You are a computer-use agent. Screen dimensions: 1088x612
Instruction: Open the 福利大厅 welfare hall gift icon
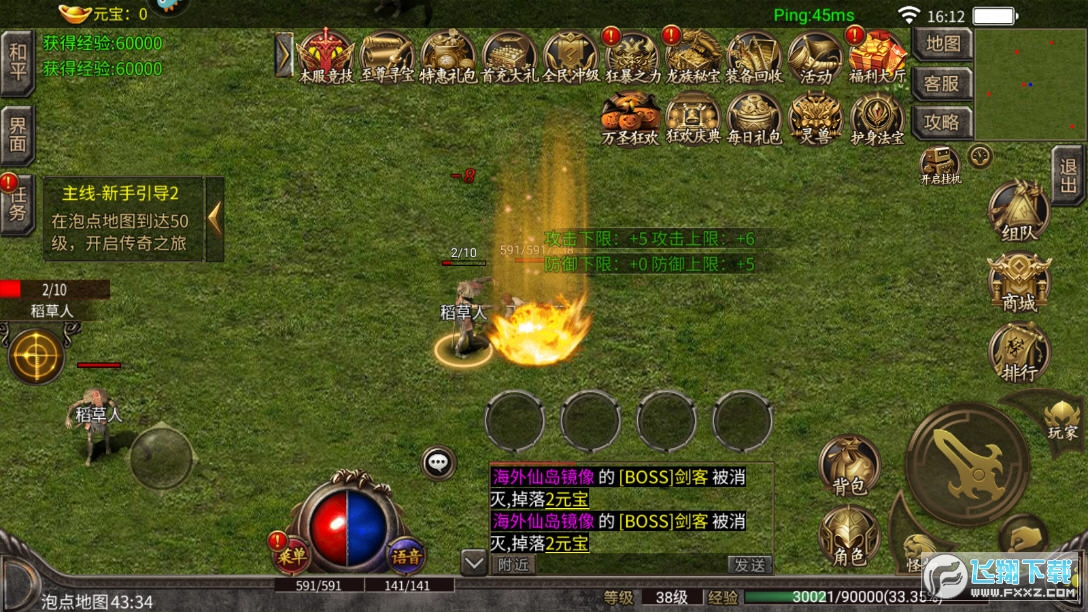click(x=877, y=56)
